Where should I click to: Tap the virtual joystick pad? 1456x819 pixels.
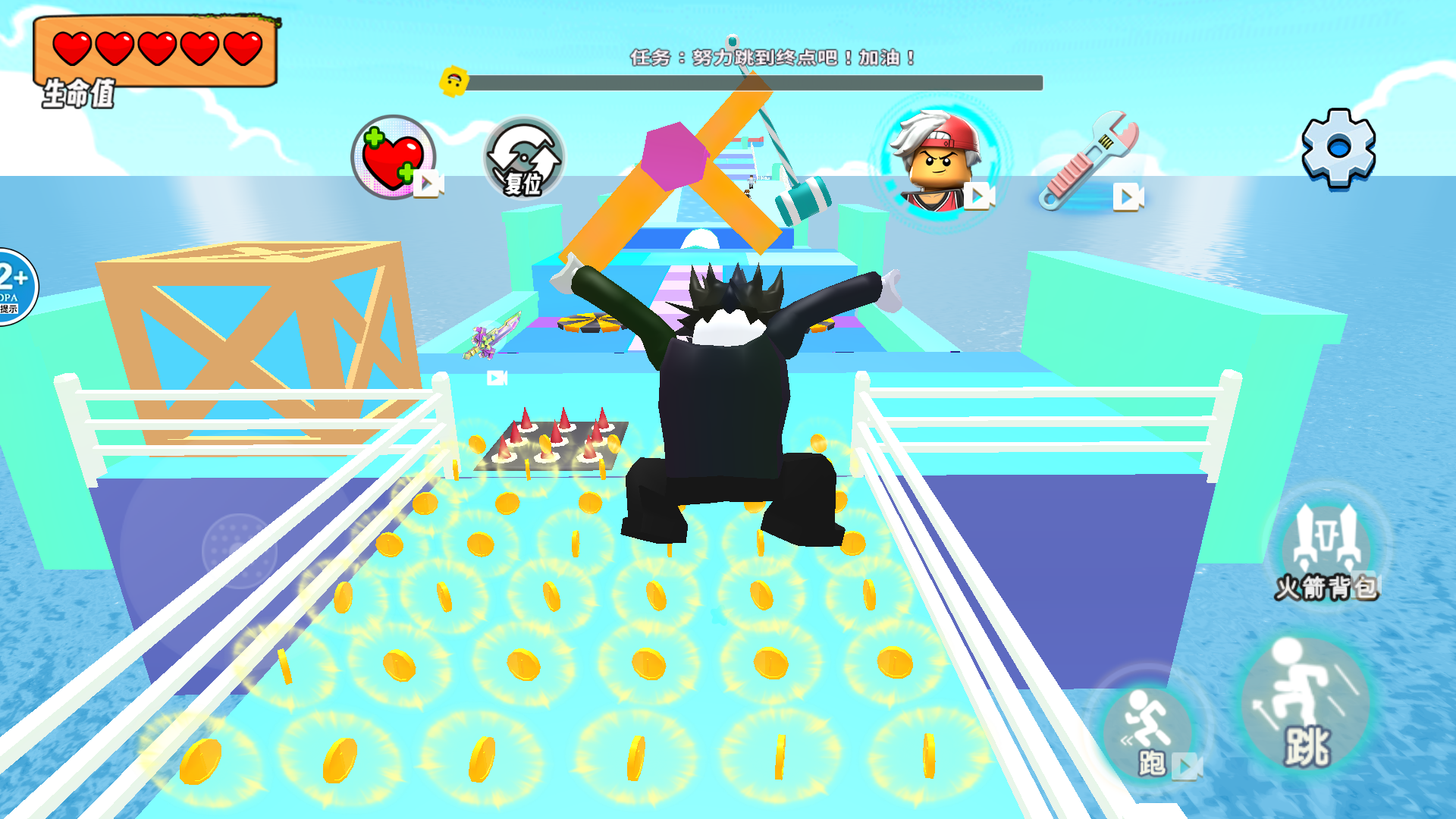(x=239, y=550)
